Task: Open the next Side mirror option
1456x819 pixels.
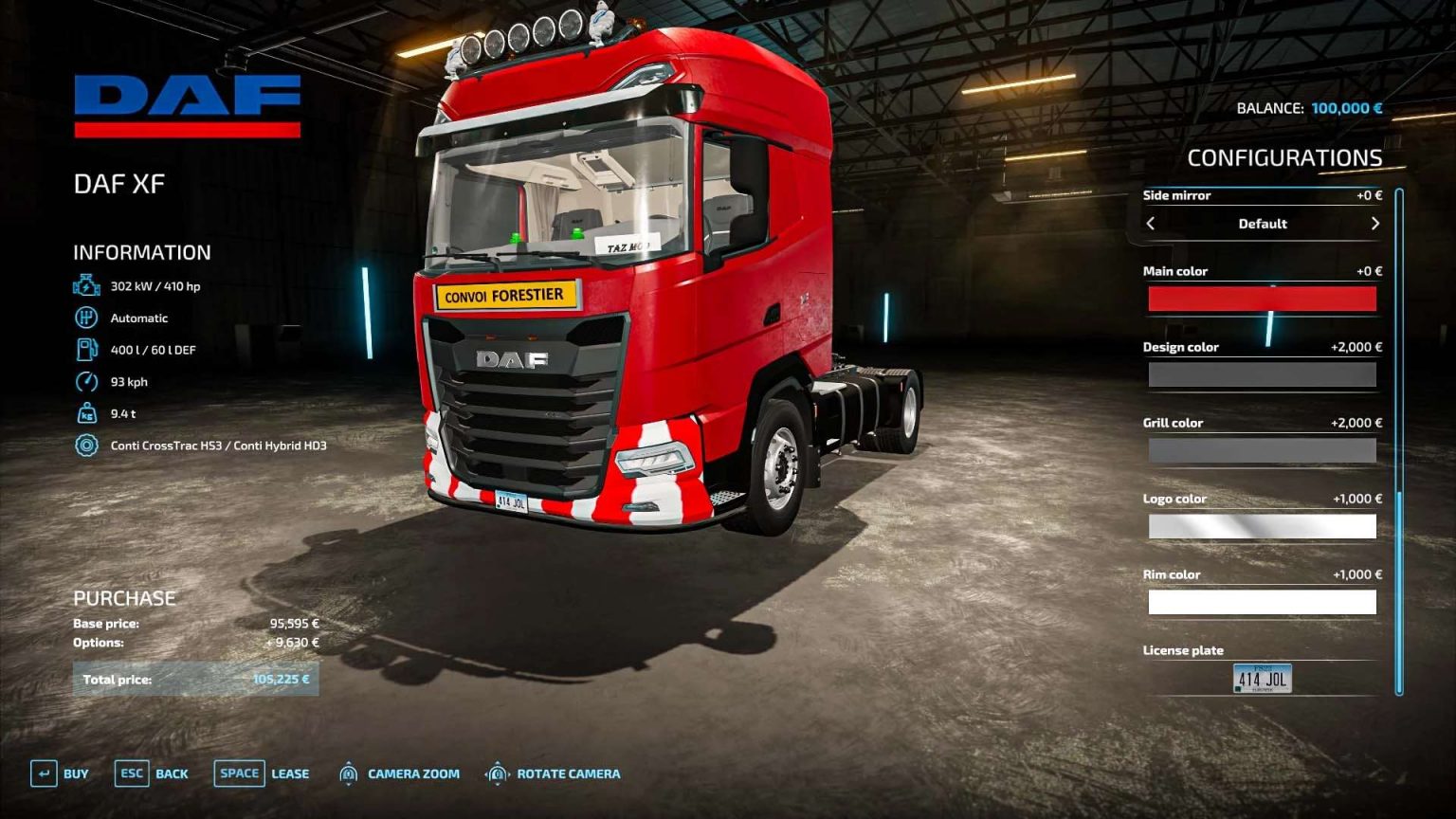Action: [1375, 224]
